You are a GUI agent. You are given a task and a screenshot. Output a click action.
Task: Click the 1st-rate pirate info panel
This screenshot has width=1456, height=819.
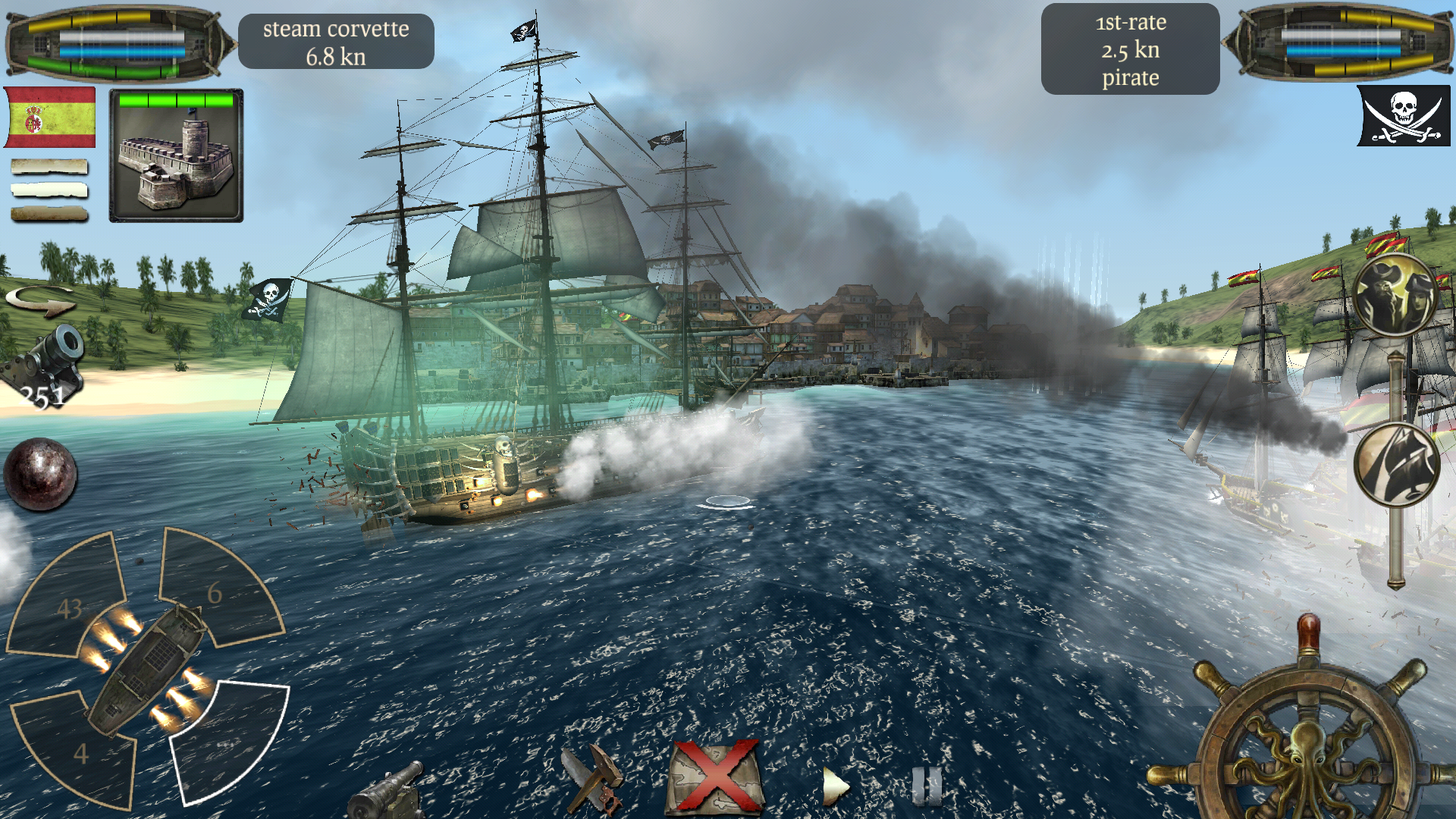point(1131,48)
